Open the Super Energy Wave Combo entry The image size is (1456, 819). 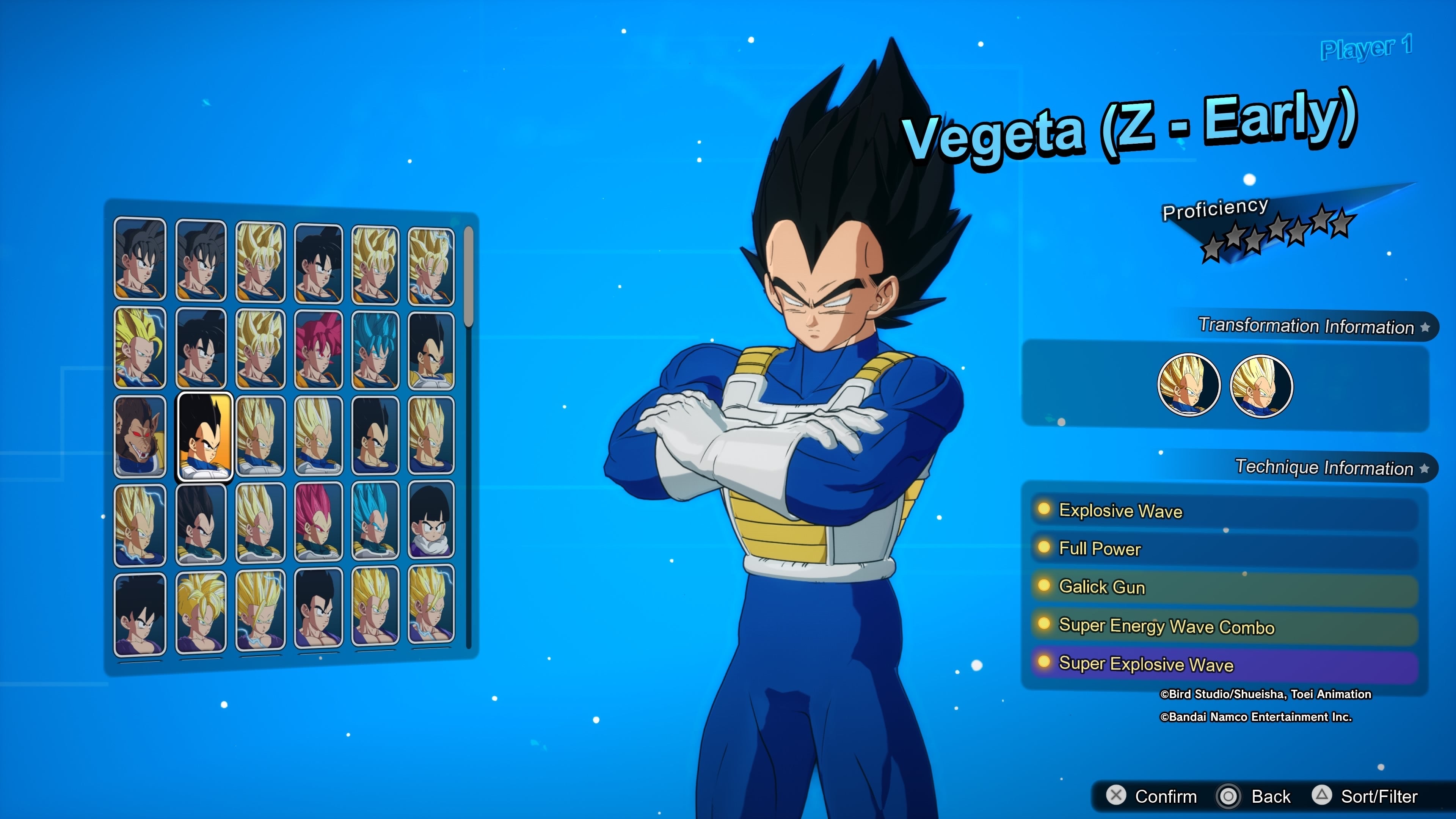tap(1224, 626)
